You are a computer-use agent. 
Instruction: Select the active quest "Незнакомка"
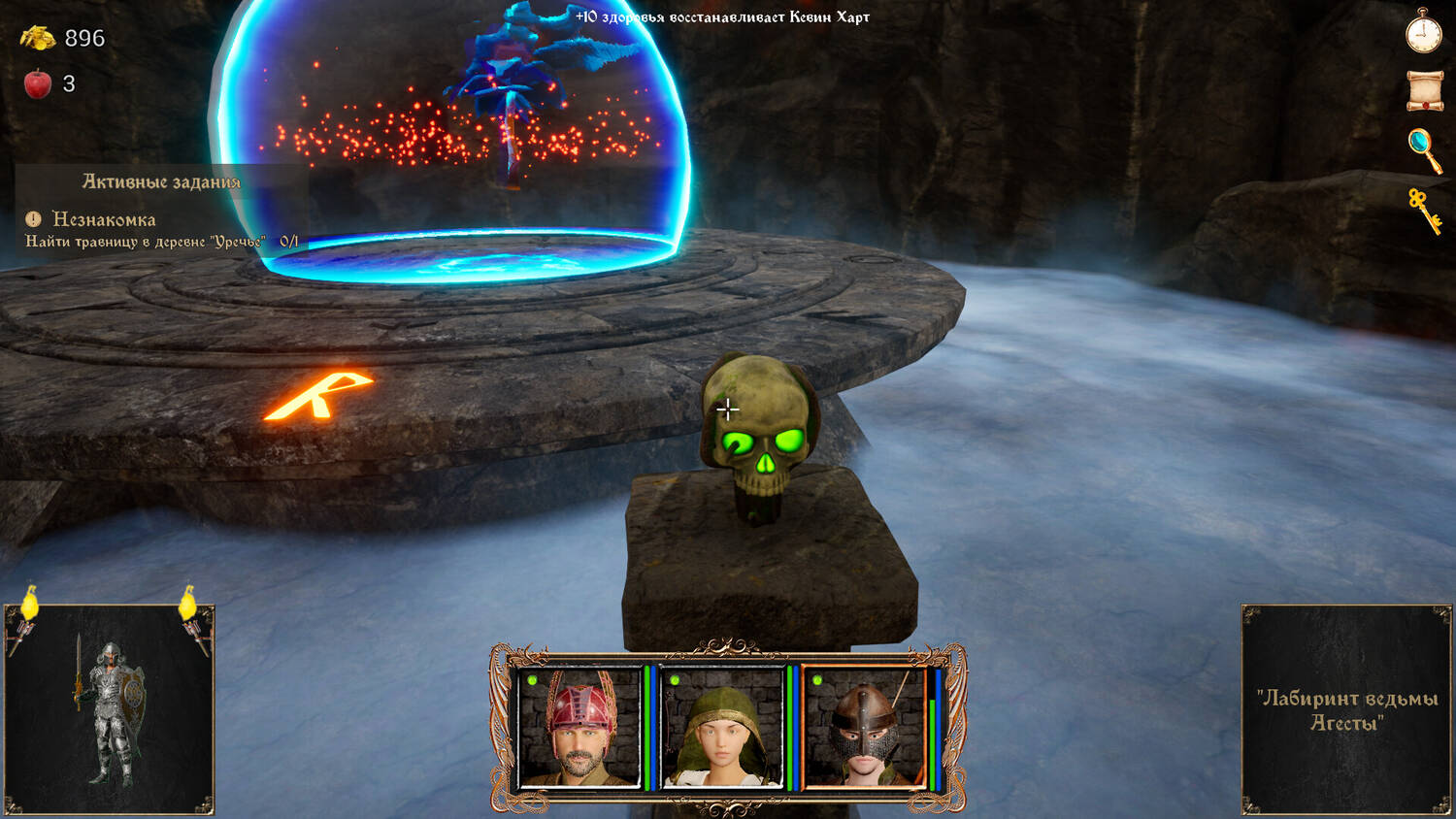tap(104, 219)
